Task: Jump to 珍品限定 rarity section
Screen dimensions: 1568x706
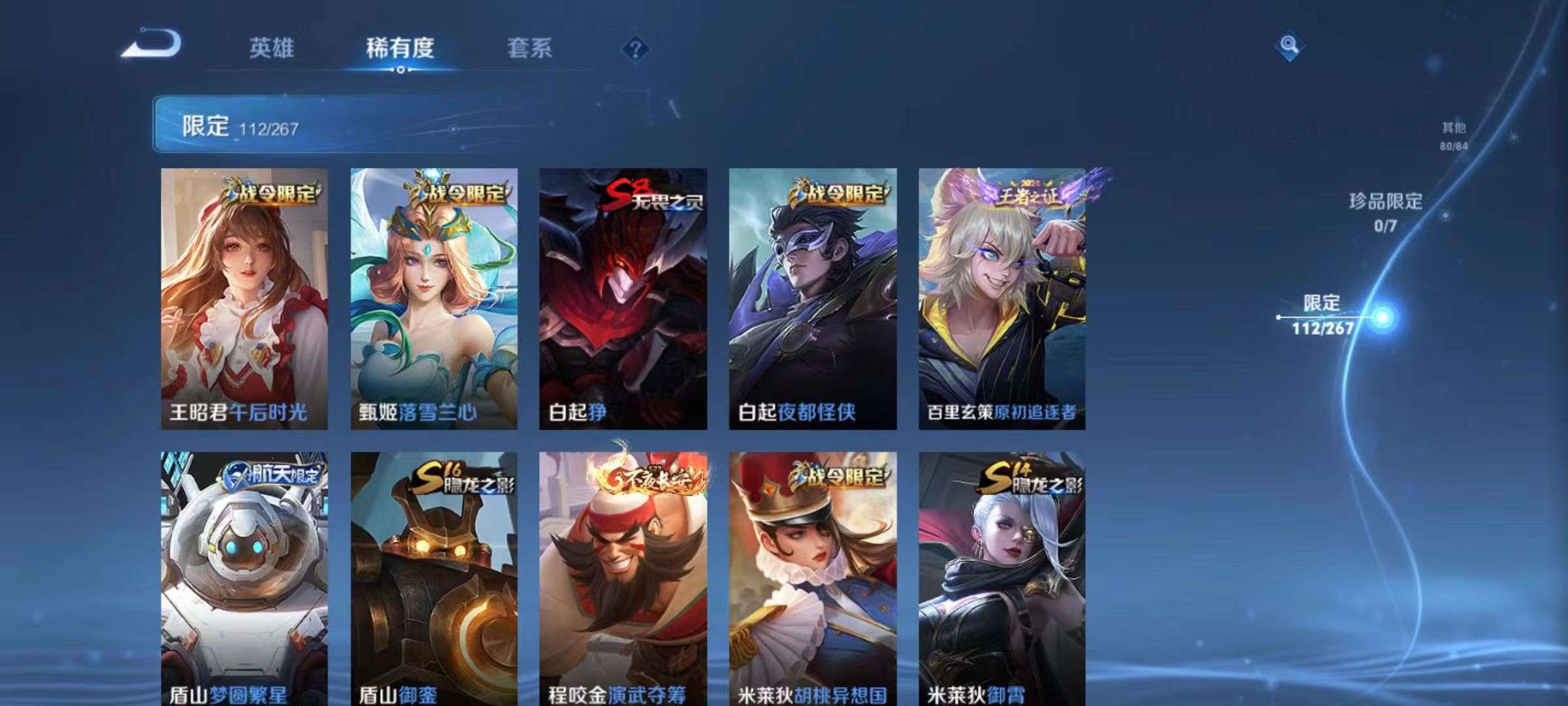Action: (1386, 212)
